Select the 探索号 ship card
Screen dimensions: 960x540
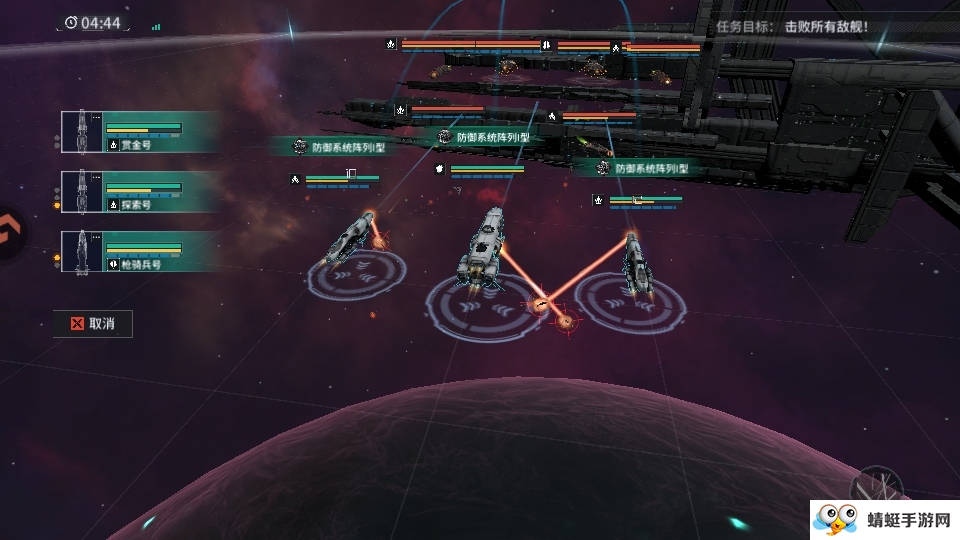[138, 191]
